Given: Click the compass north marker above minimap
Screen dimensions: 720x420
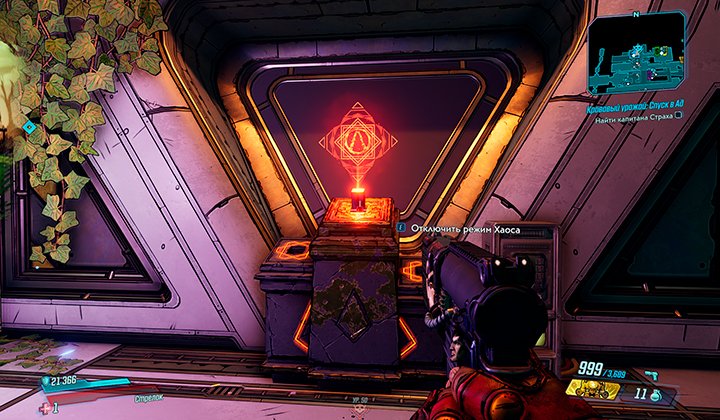Looking at the screenshot, I should coord(637,13).
